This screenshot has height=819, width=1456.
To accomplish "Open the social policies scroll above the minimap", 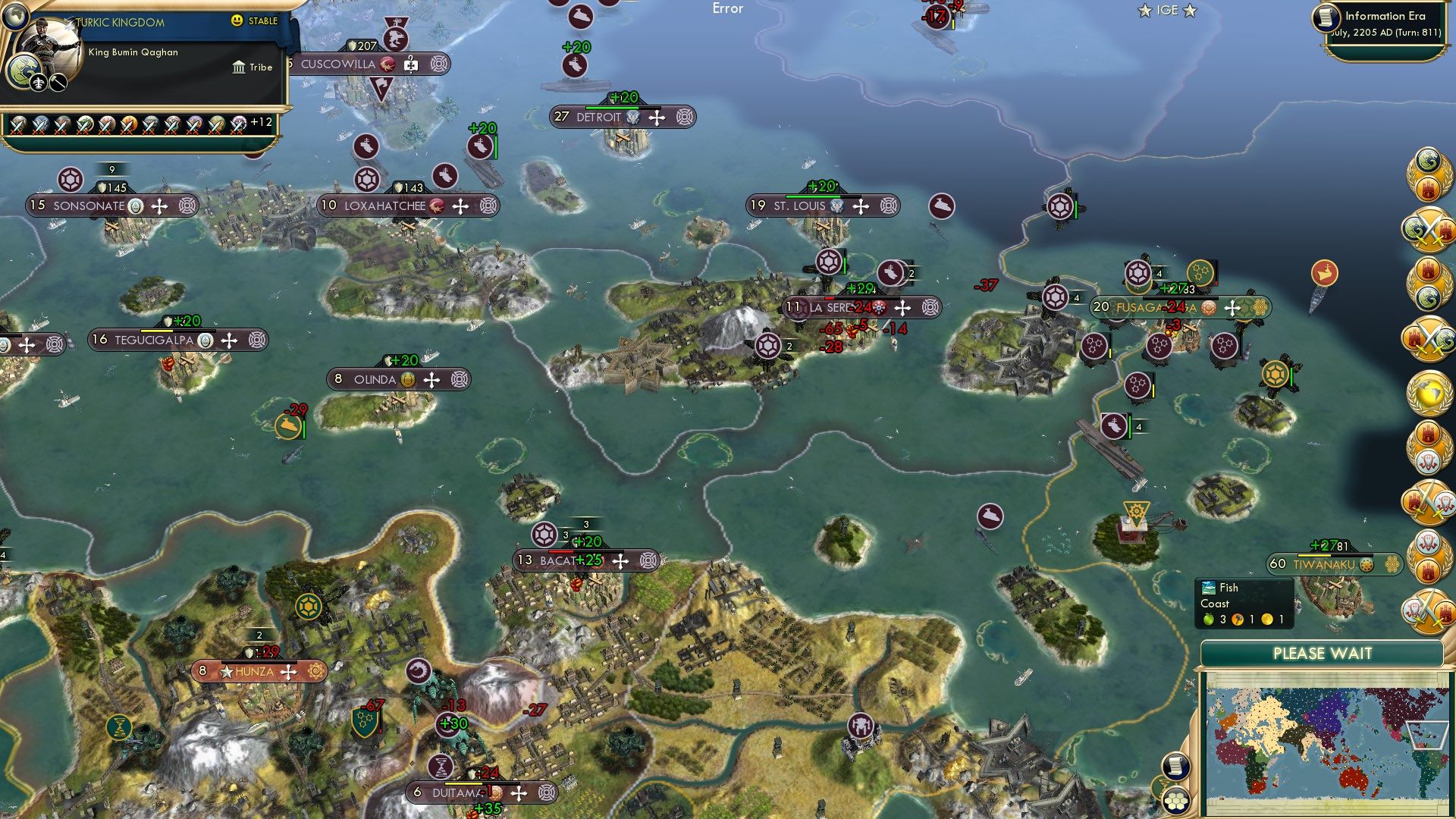I will point(1177,767).
